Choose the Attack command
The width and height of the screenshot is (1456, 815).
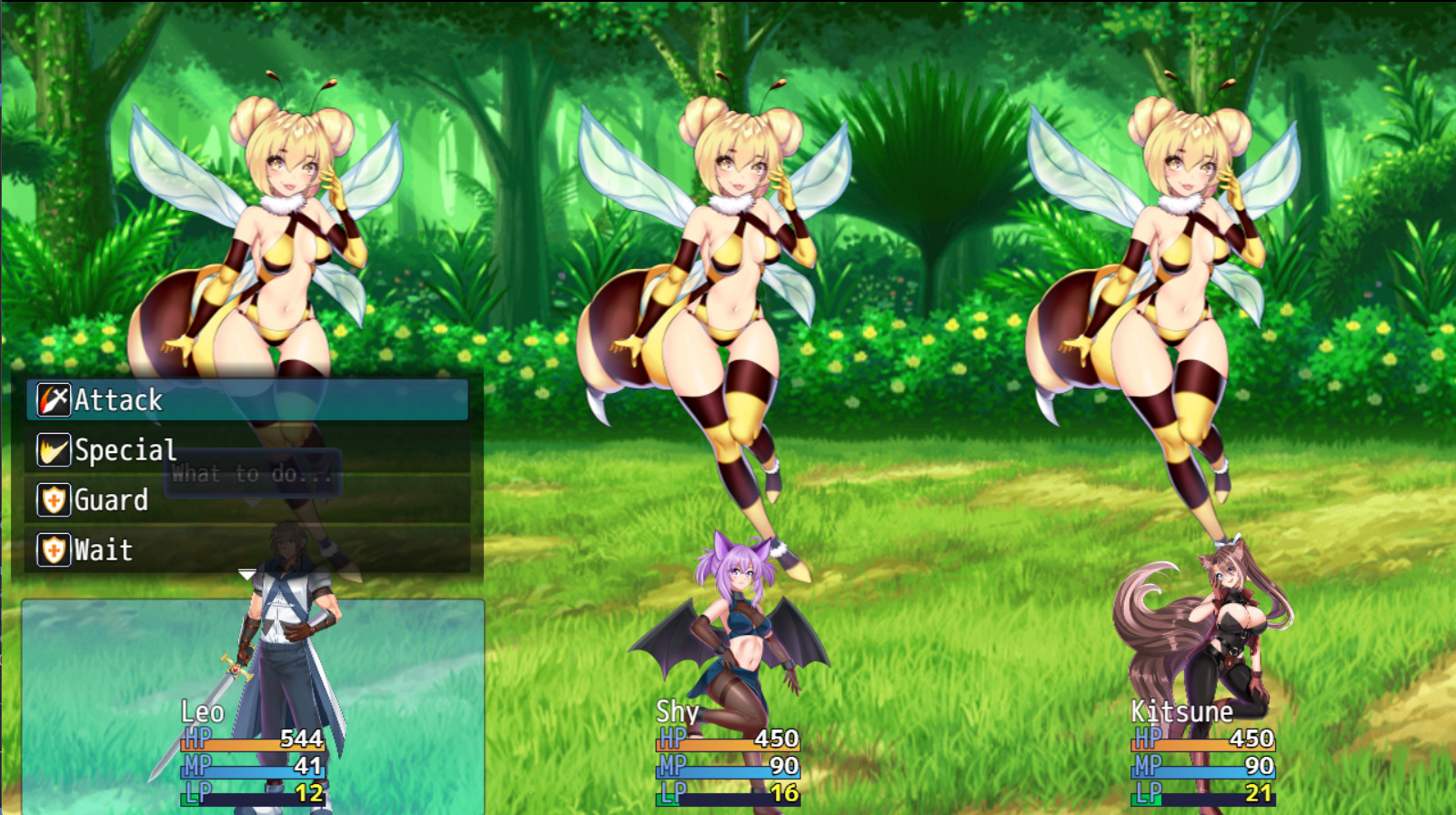click(x=118, y=399)
